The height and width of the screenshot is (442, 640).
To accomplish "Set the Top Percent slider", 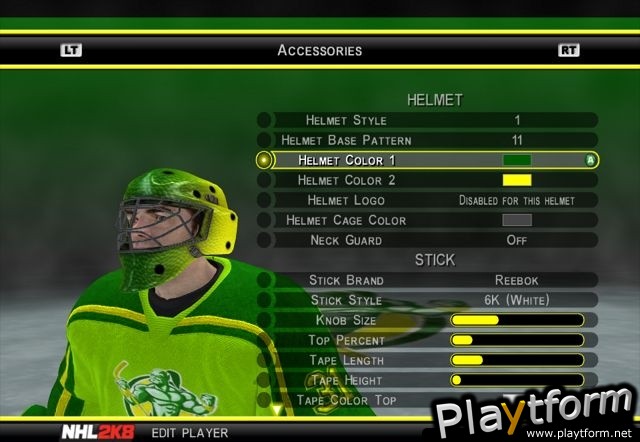I will point(516,340).
